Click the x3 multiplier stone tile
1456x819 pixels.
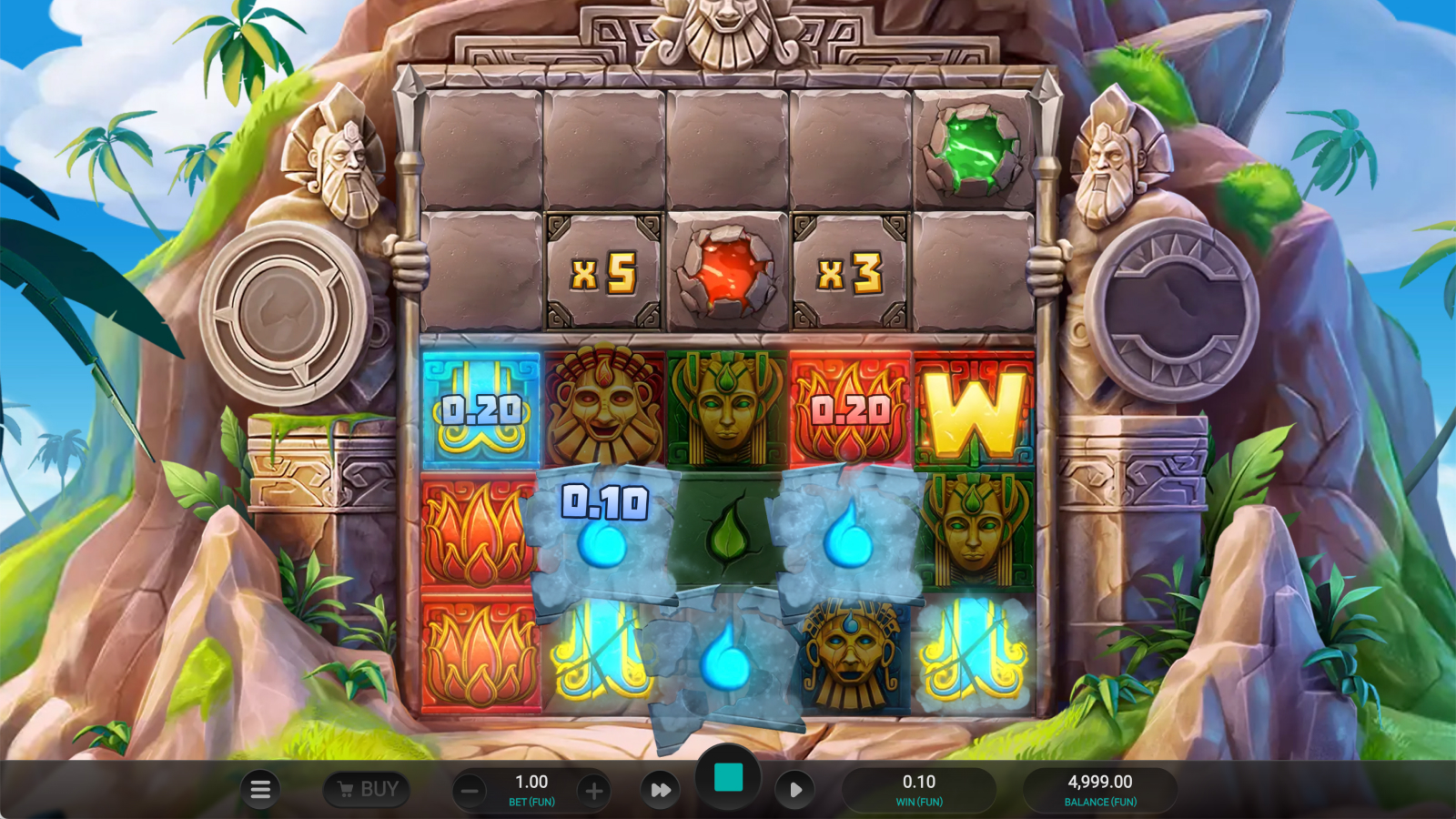pos(849,271)
